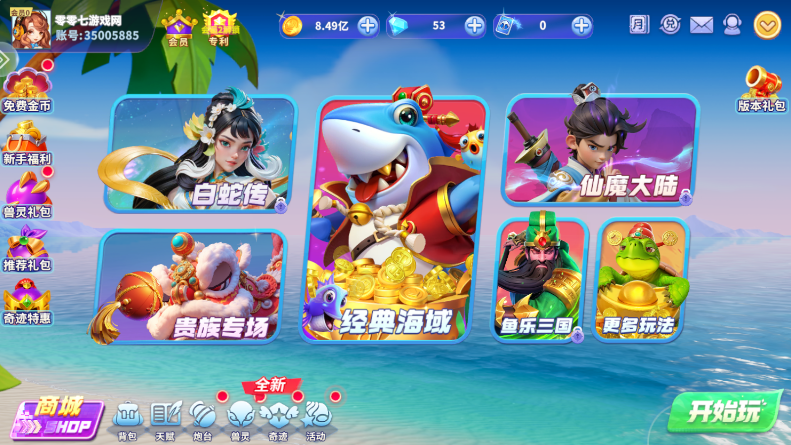Open the 兽灵 beast spirit menu
The width and height of the screenshot is (791, 445).
click(240, 417)
